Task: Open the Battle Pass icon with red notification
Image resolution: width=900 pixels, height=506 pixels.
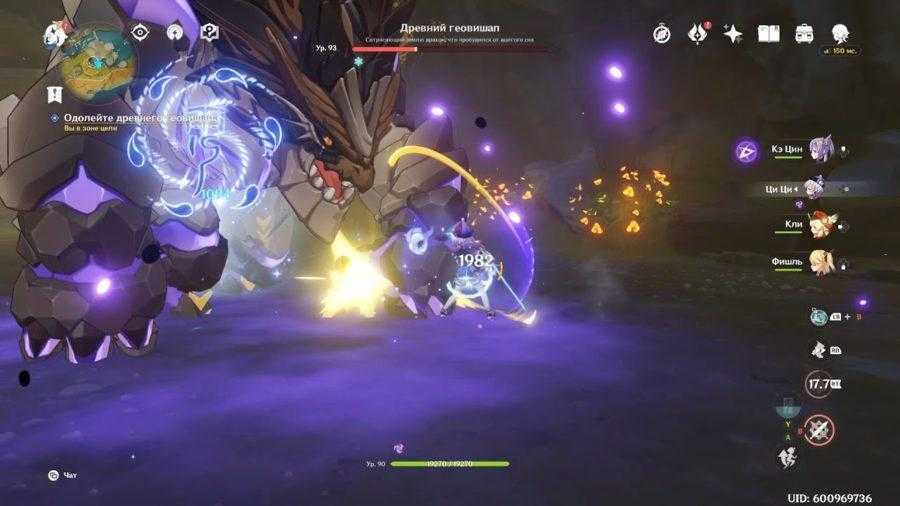Action: click(697, 33)
